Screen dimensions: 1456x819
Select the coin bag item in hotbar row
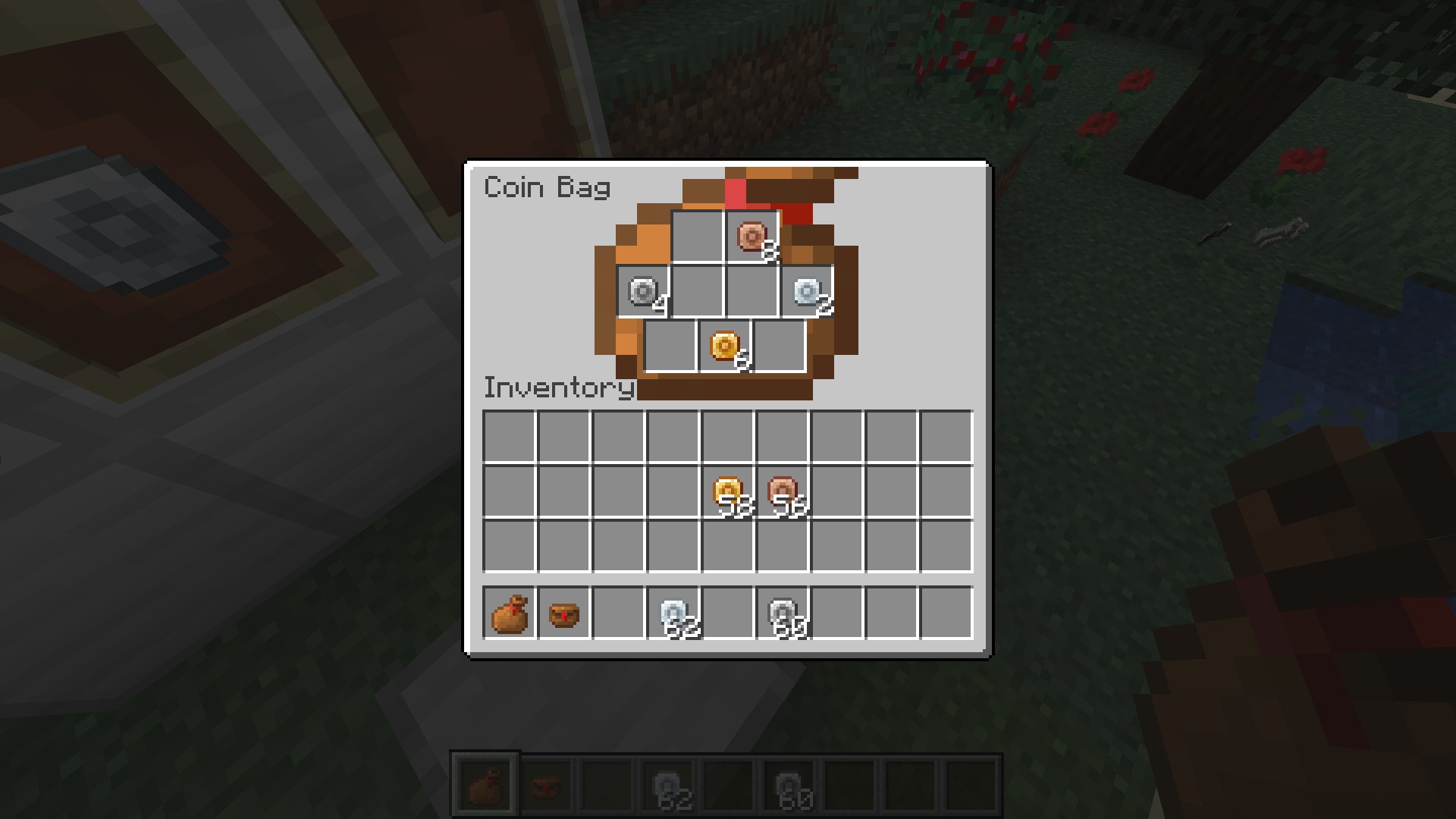[510, 613]
